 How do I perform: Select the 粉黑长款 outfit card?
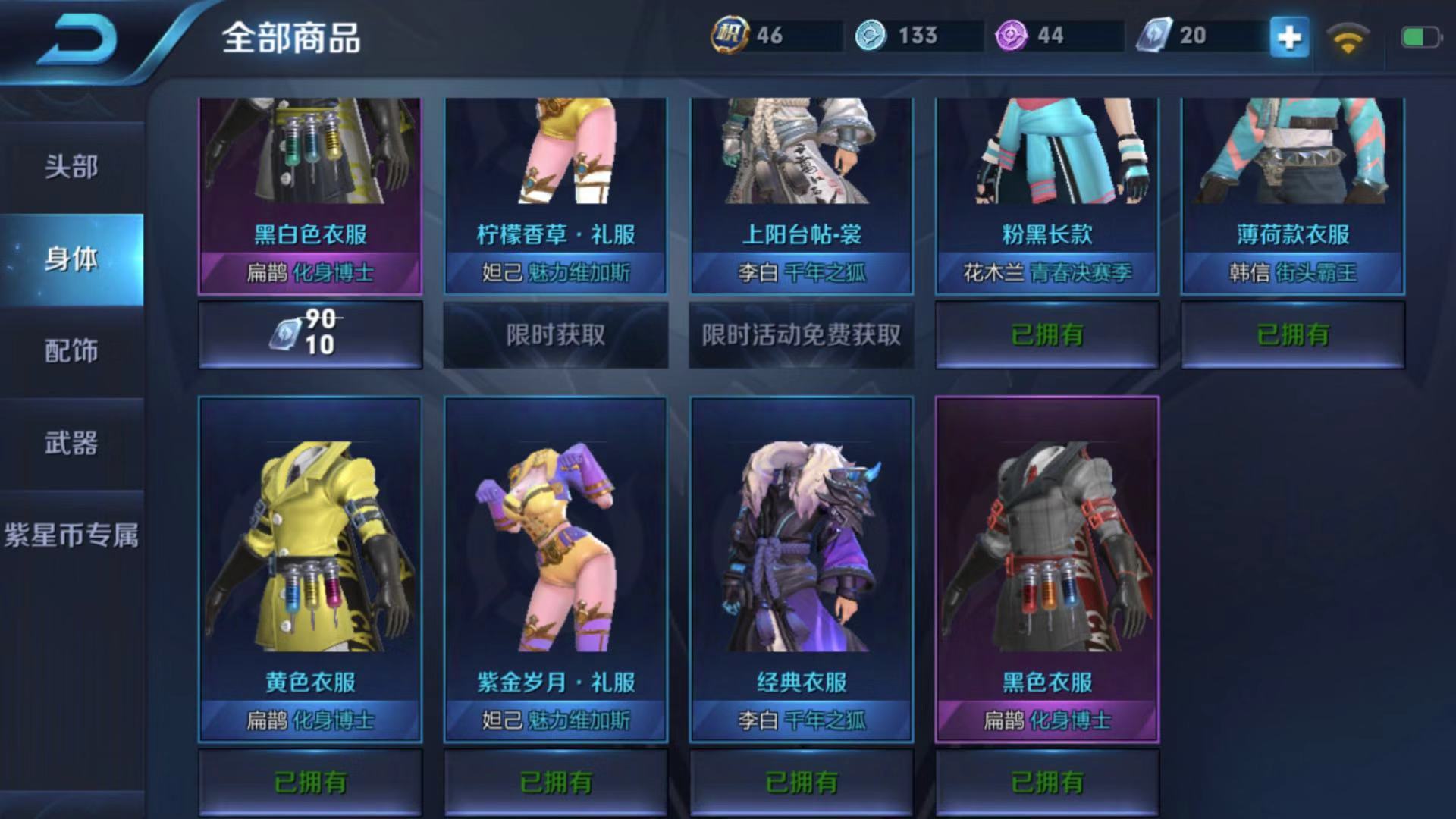(x=1047, y=193)
